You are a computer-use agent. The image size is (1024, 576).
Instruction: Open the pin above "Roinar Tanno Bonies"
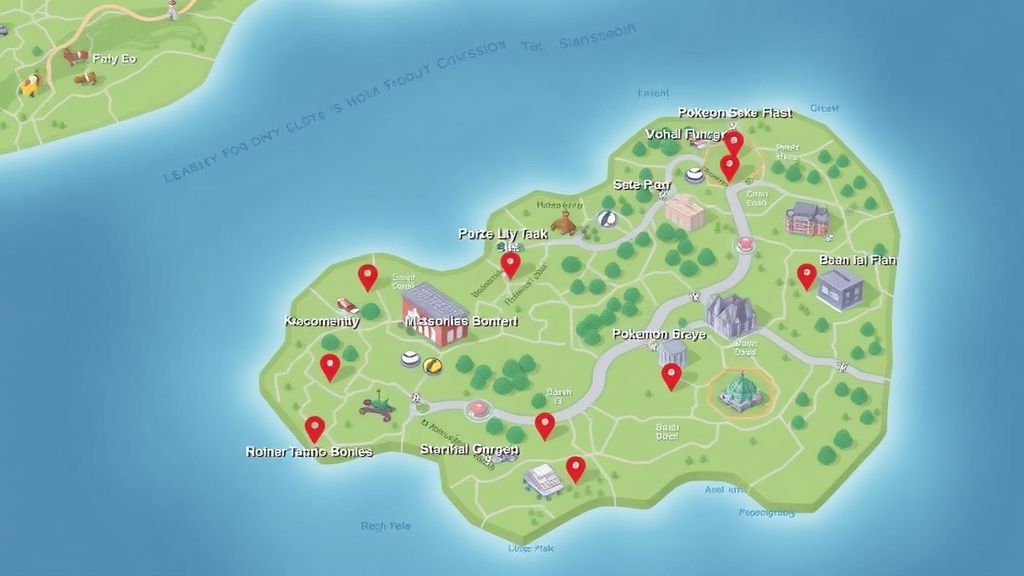click(314, 428)
